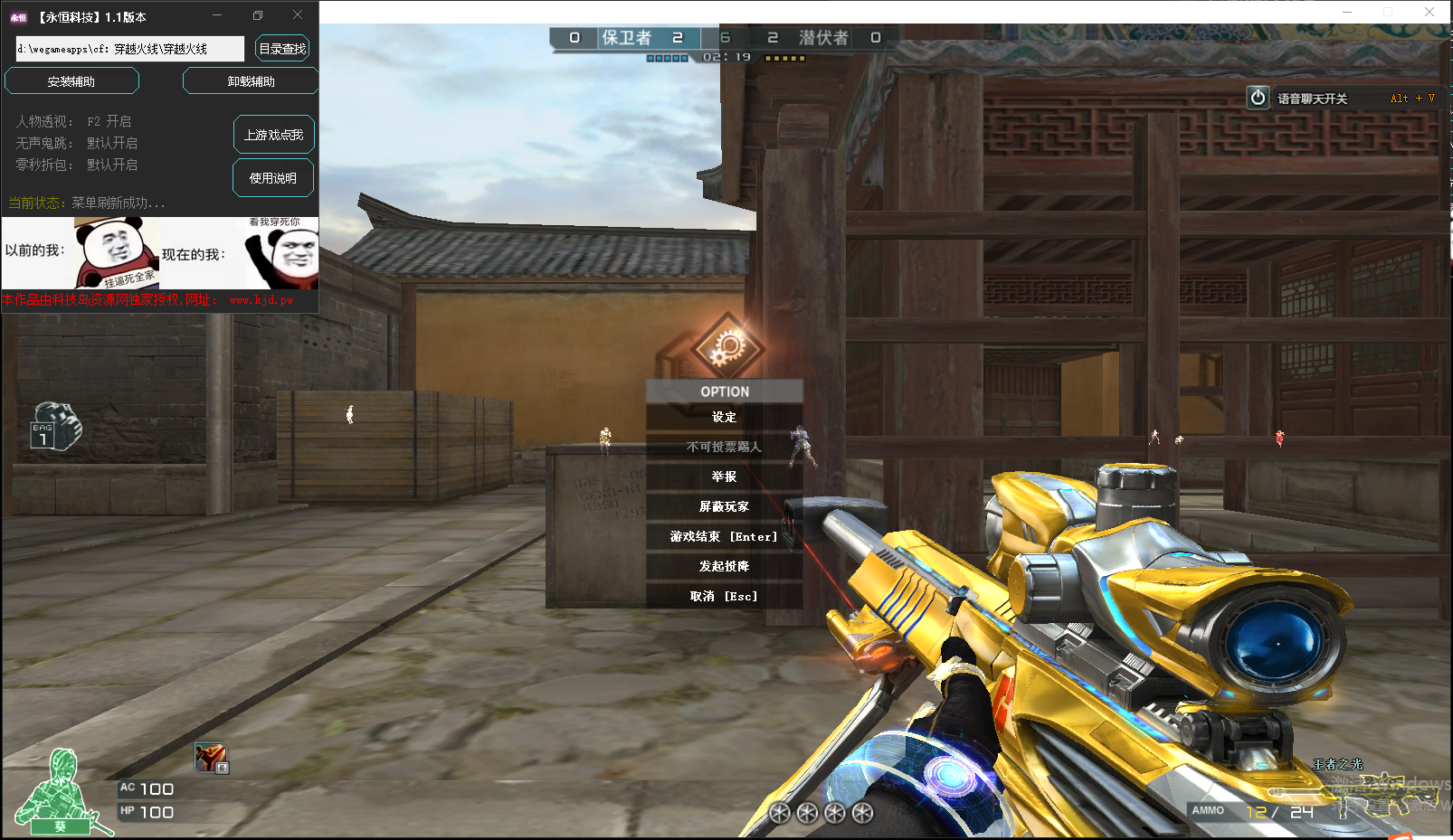
Task: Select the 举报 report entry
Action: (x=724, y=477)
